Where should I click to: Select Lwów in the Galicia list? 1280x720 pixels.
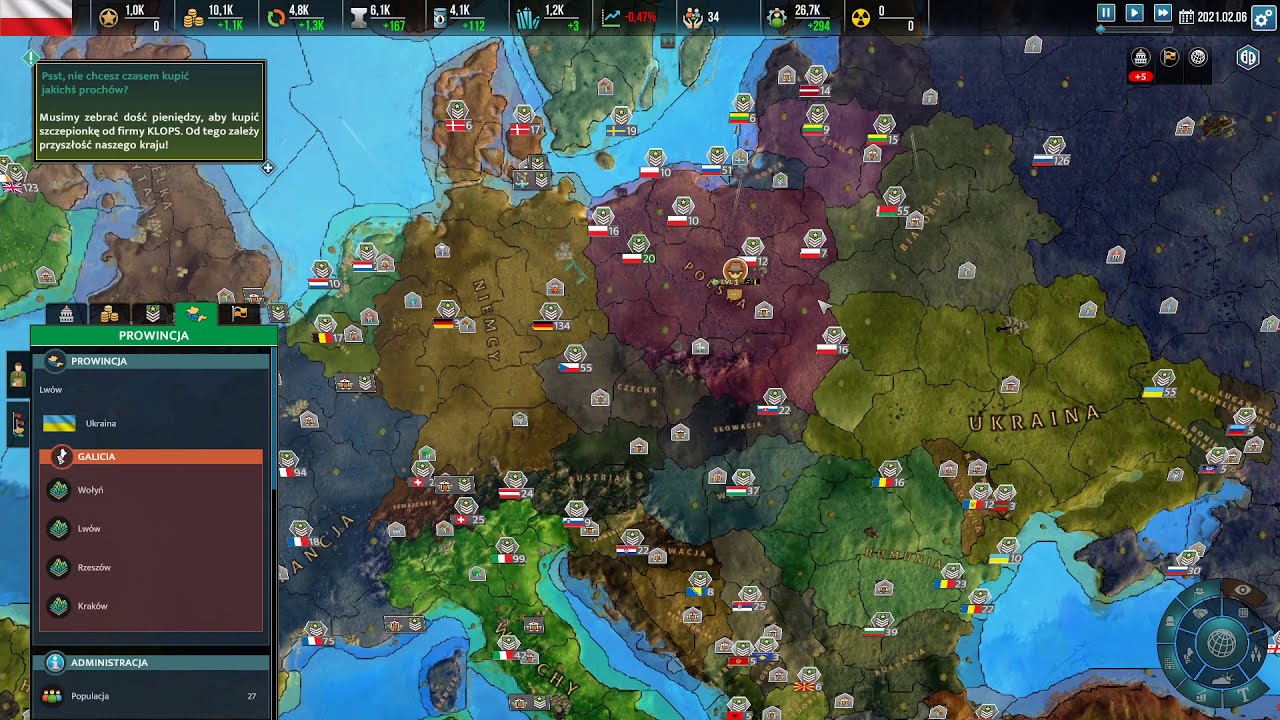(89, 528)
